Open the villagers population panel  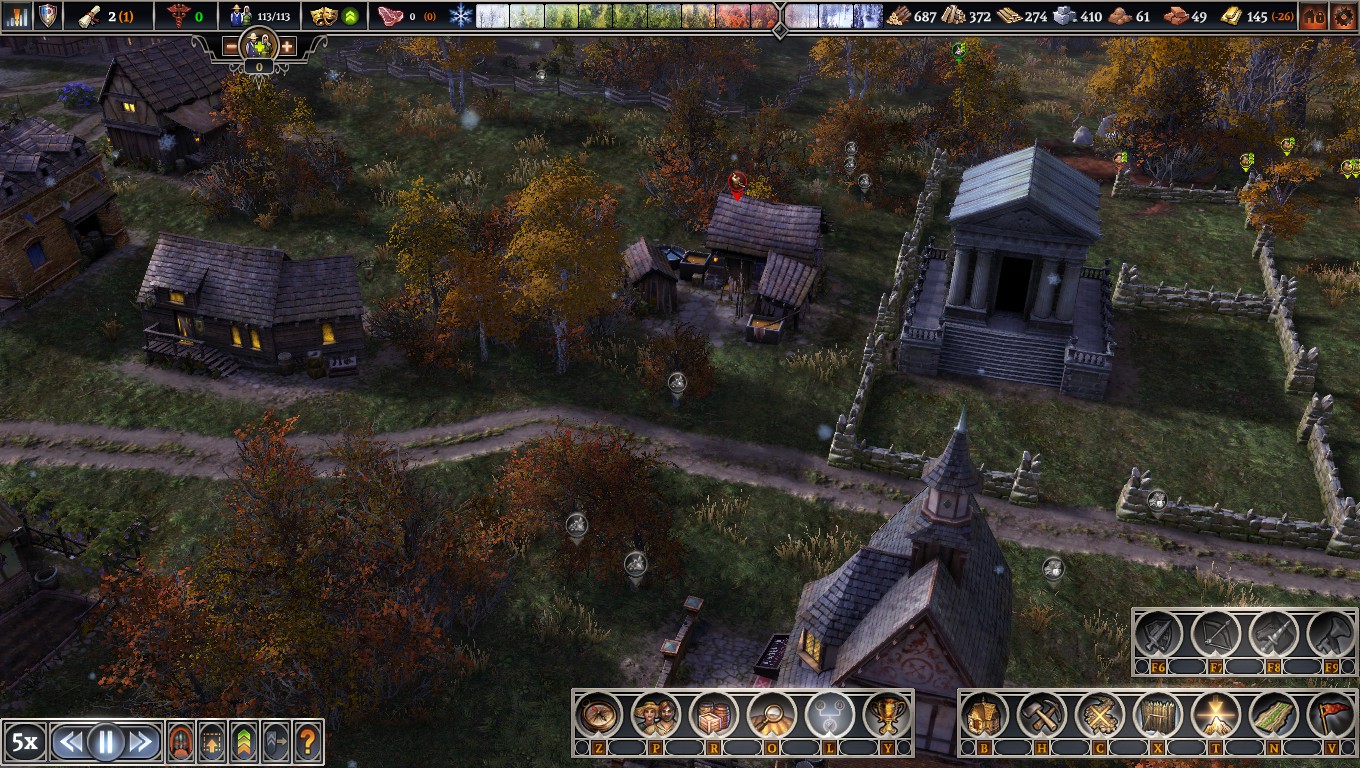[x=656, y=715]
